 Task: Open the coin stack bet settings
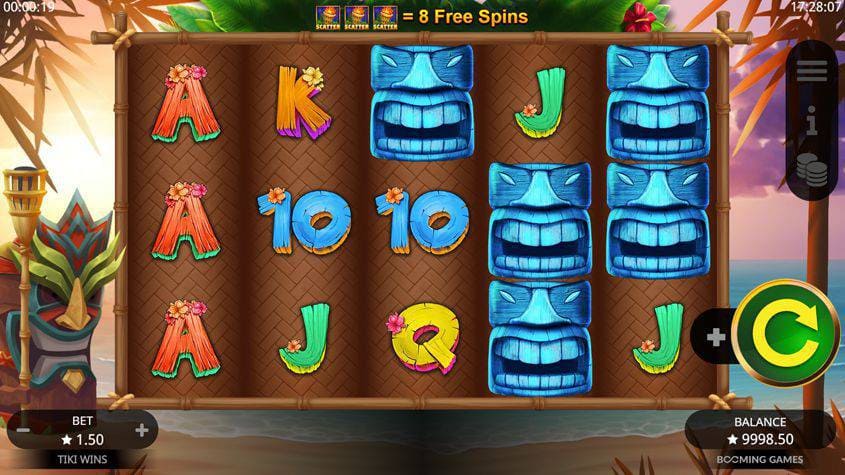coord(812,173)
